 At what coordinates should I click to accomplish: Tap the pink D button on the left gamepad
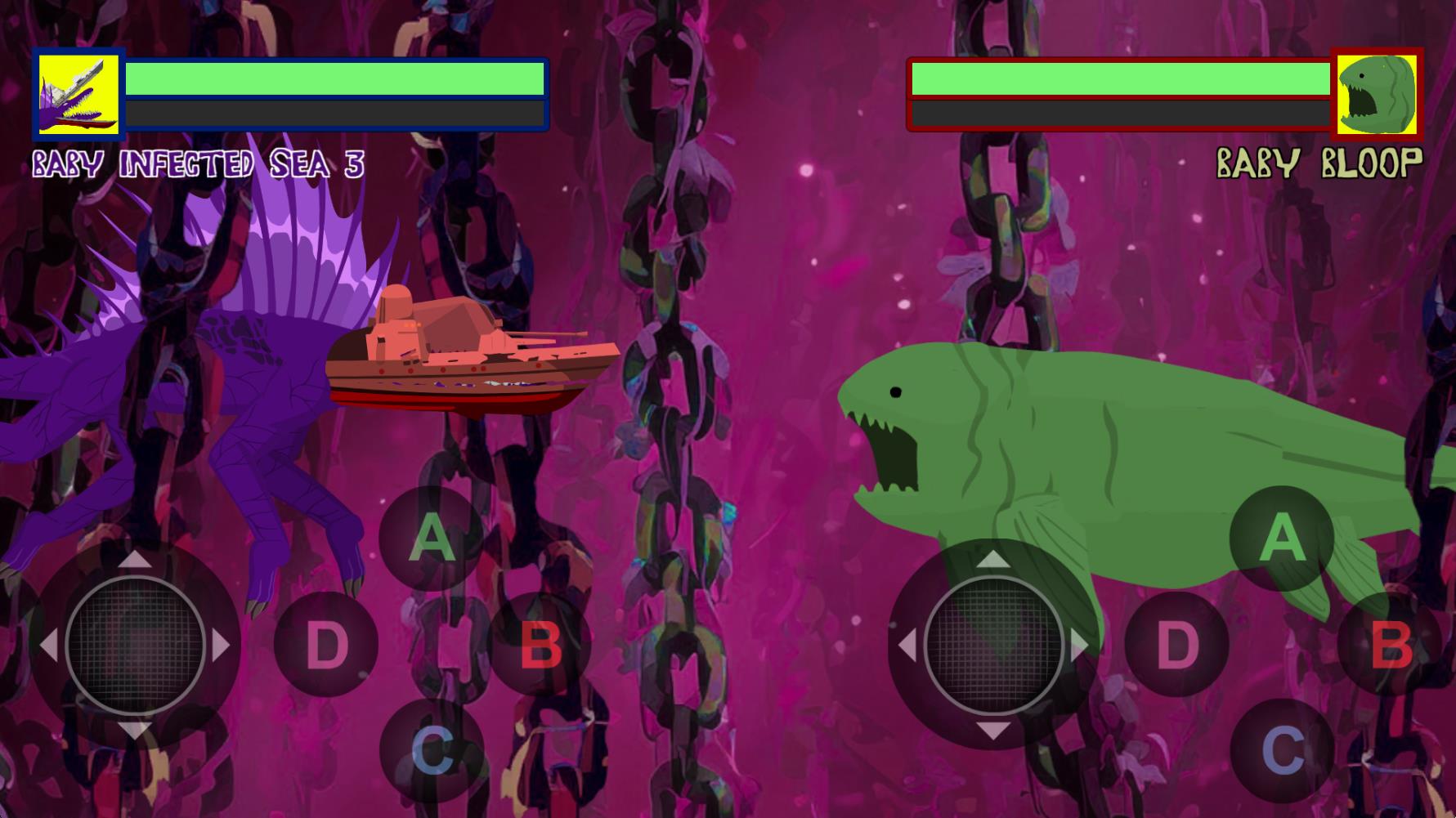click(x=326, y=645)
